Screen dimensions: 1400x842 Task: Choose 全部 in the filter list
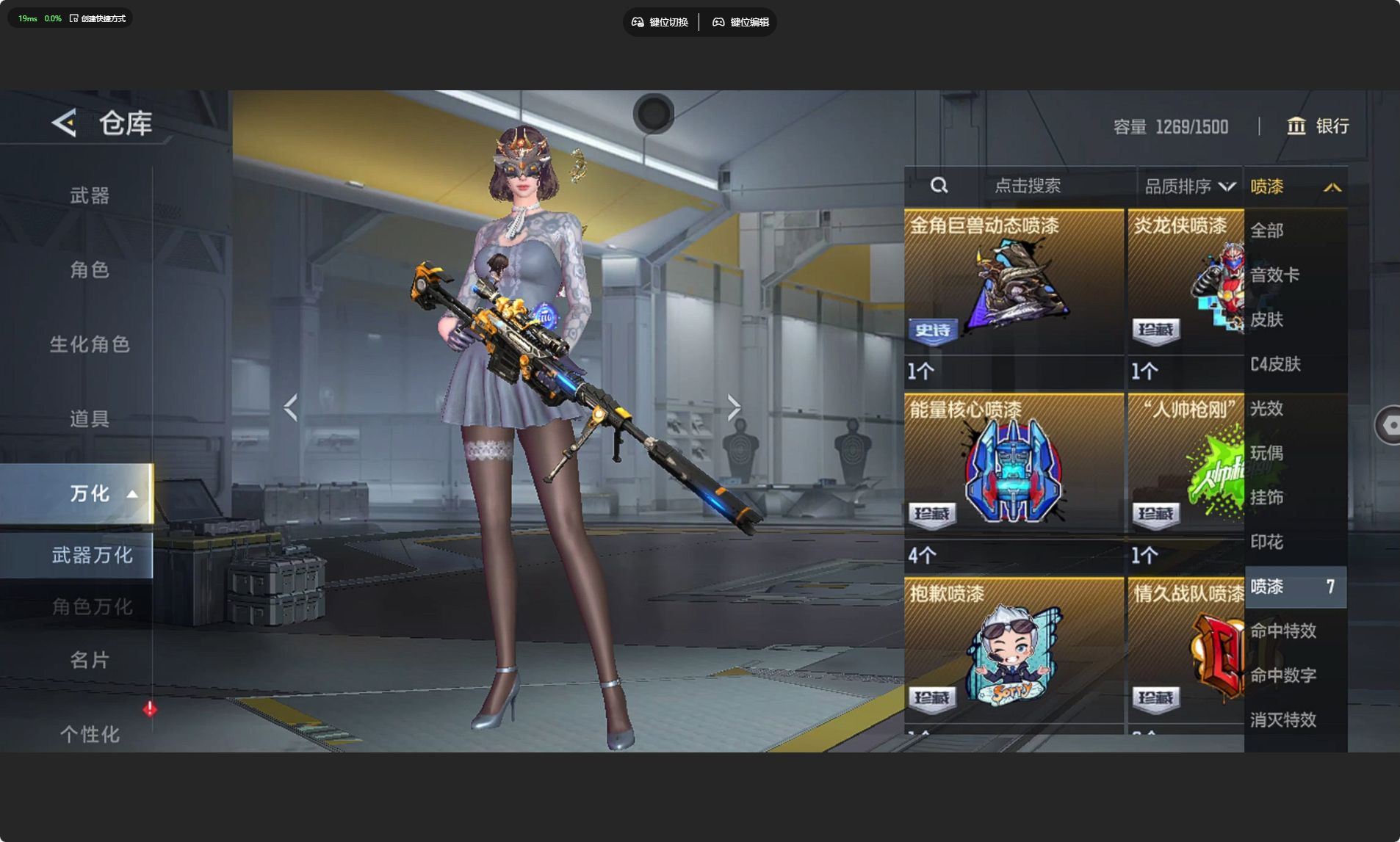[x=1267, y=231]
